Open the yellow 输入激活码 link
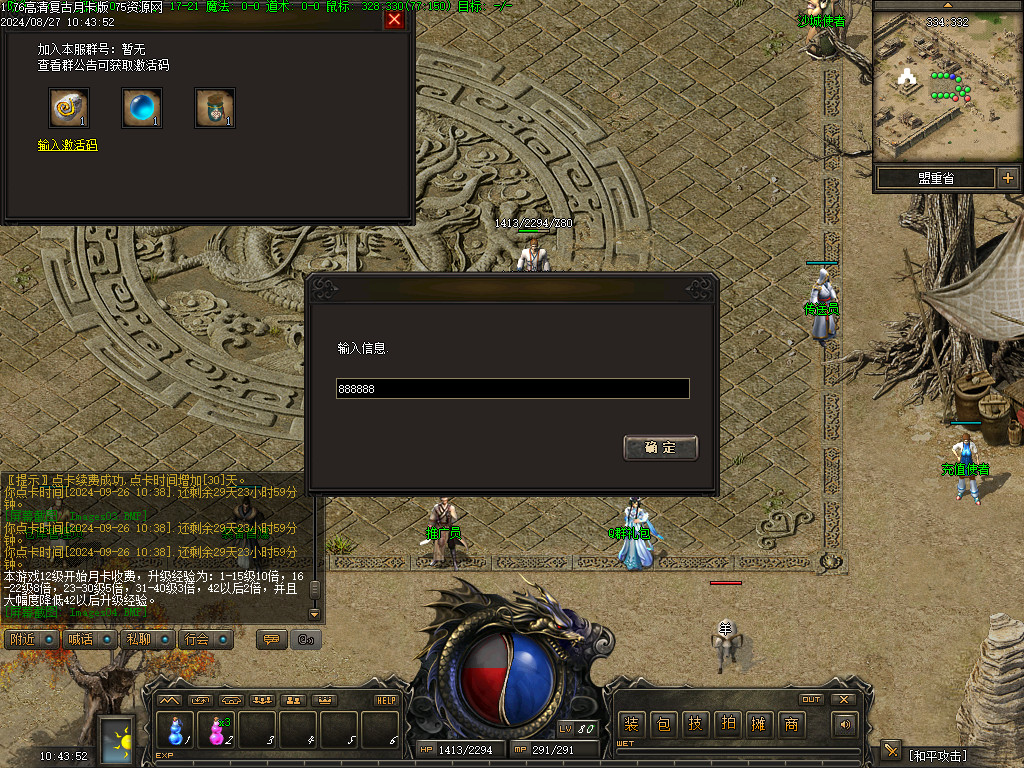This screenshot has height=768, width=1024. 67,146
